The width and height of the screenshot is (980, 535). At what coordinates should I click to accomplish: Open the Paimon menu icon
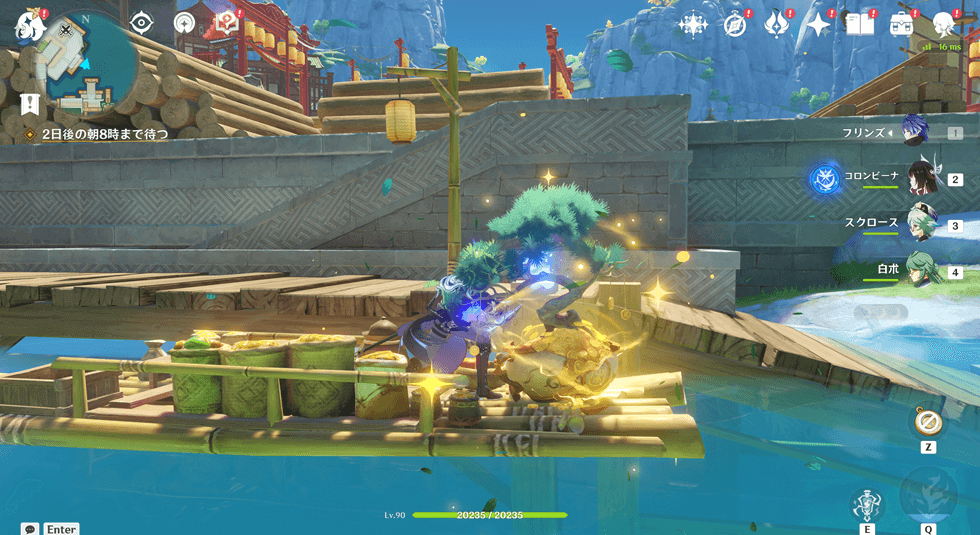[29, 25]
